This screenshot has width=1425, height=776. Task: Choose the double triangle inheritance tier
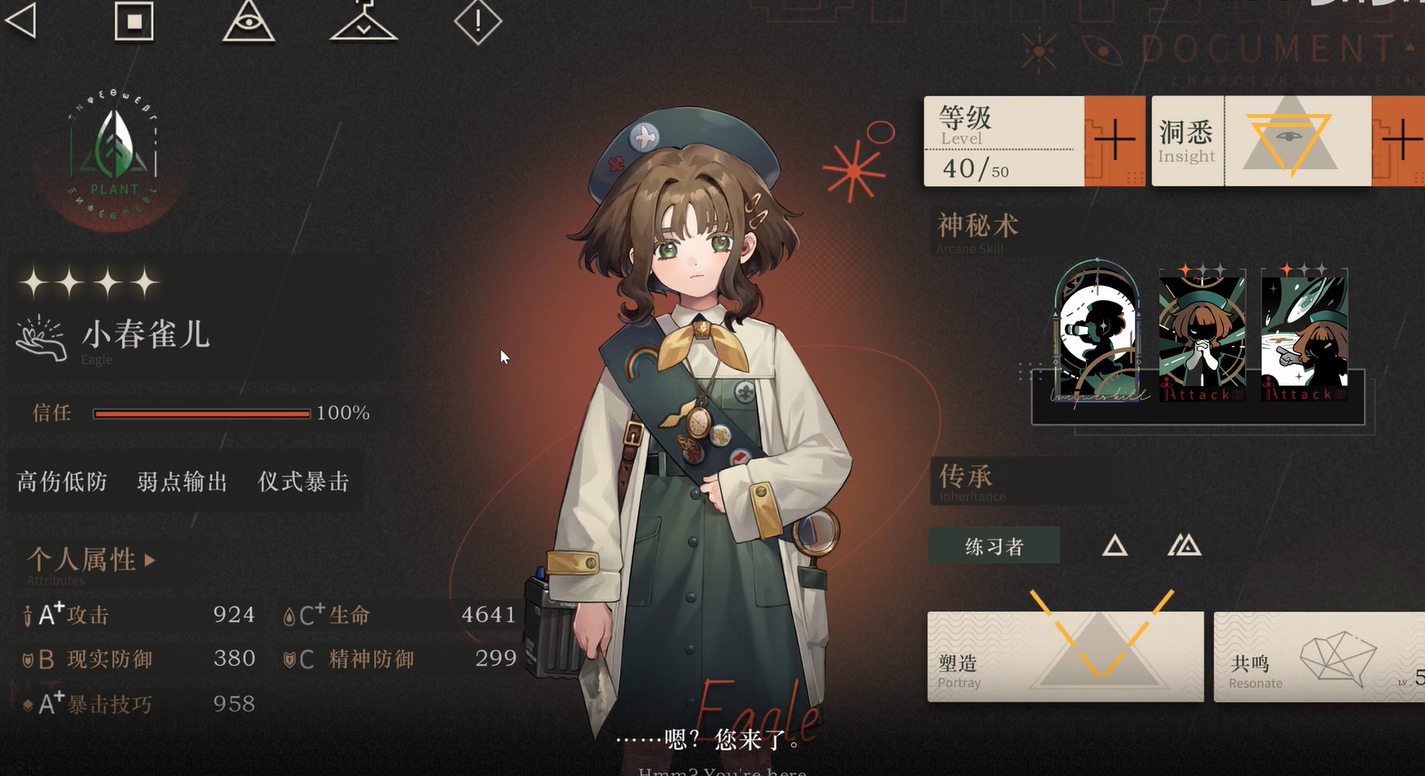coord(1184,545)
